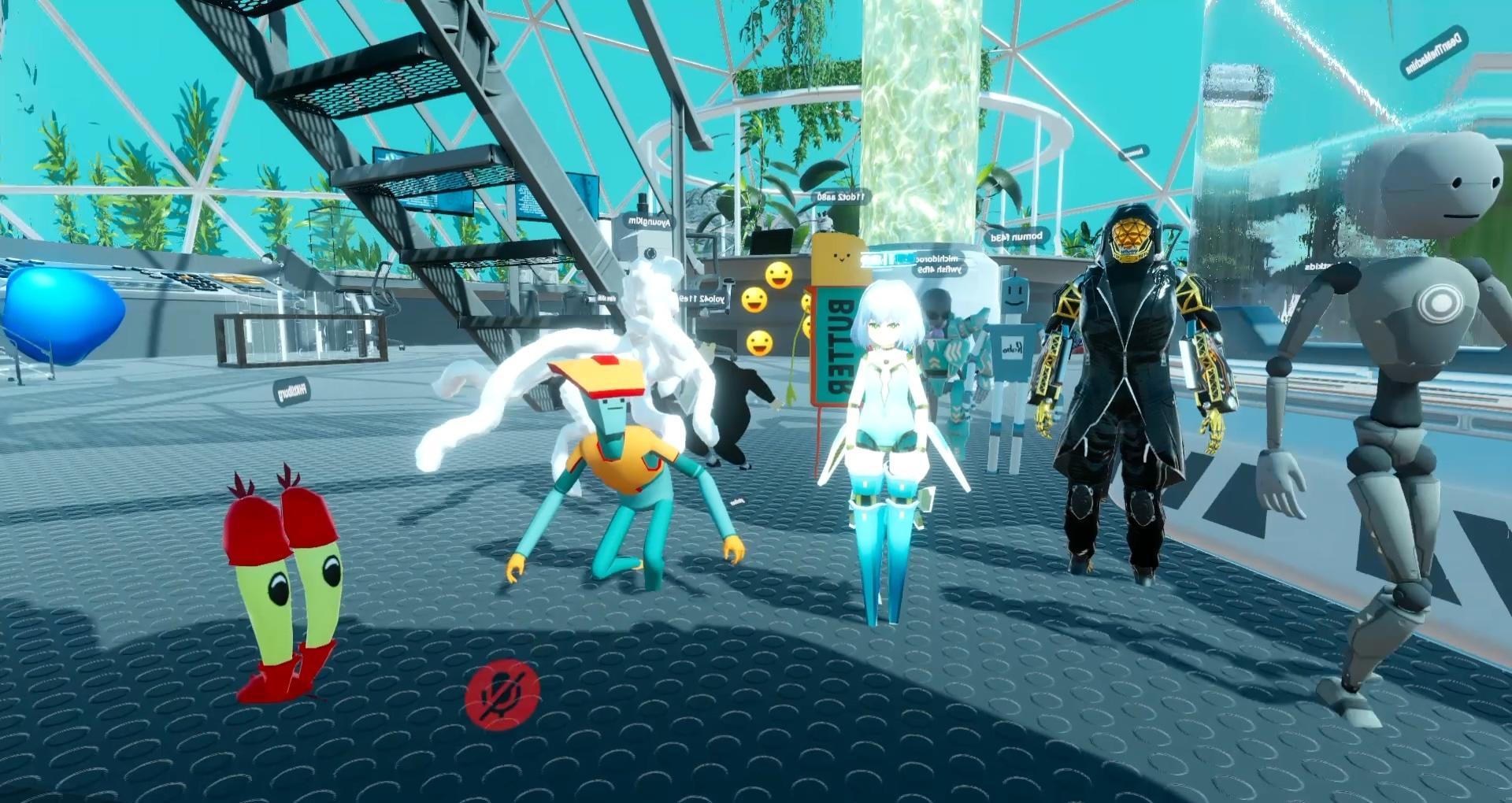Toggle the red muted microphone icon

coord(502,694)
